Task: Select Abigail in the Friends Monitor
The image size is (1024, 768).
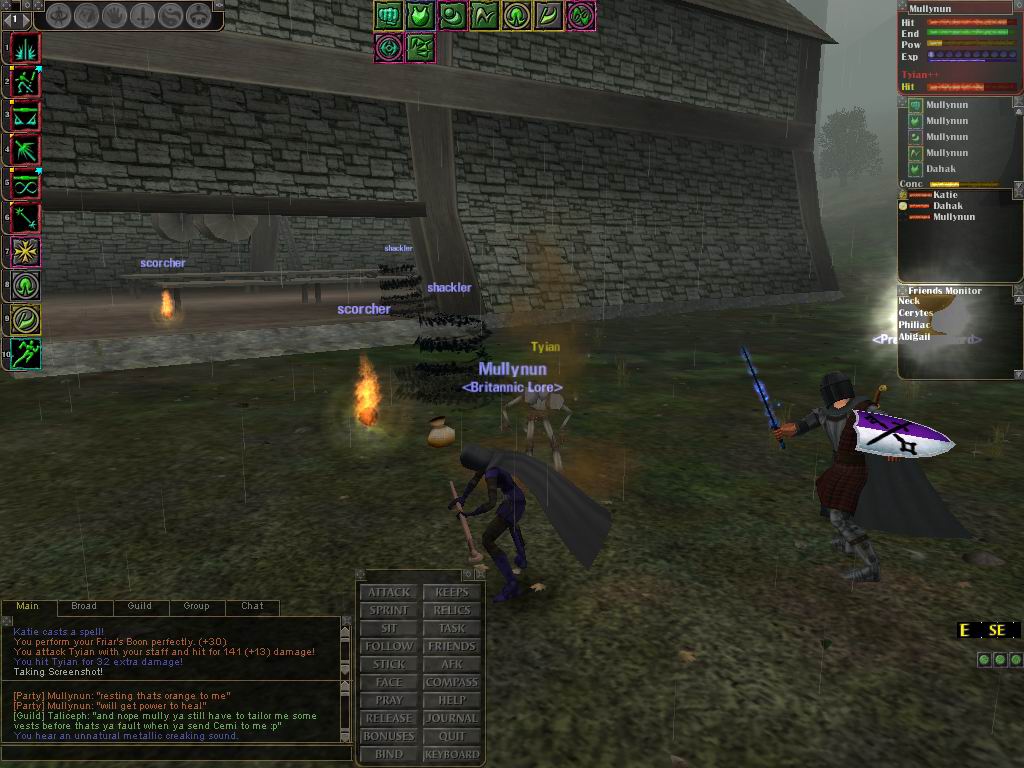Action: [x=914, y=337]
